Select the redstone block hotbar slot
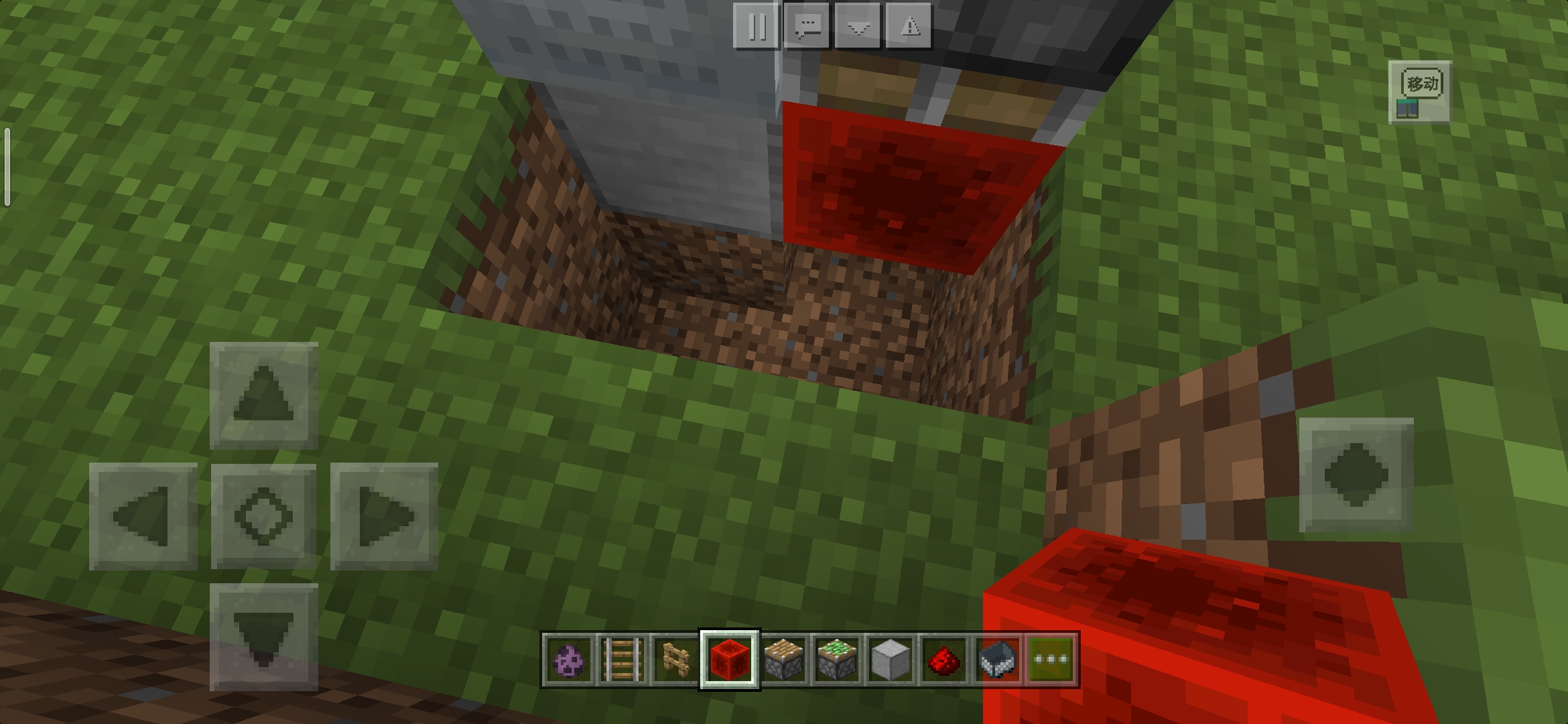The image size is (1568, 724). tap(729, 660)
